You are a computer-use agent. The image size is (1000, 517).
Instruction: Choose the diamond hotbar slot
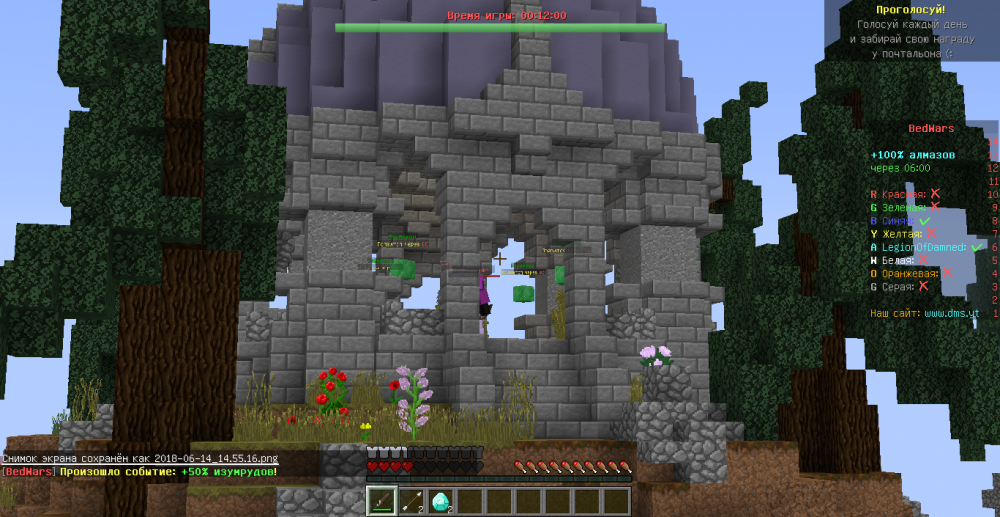tap(441, 501)
